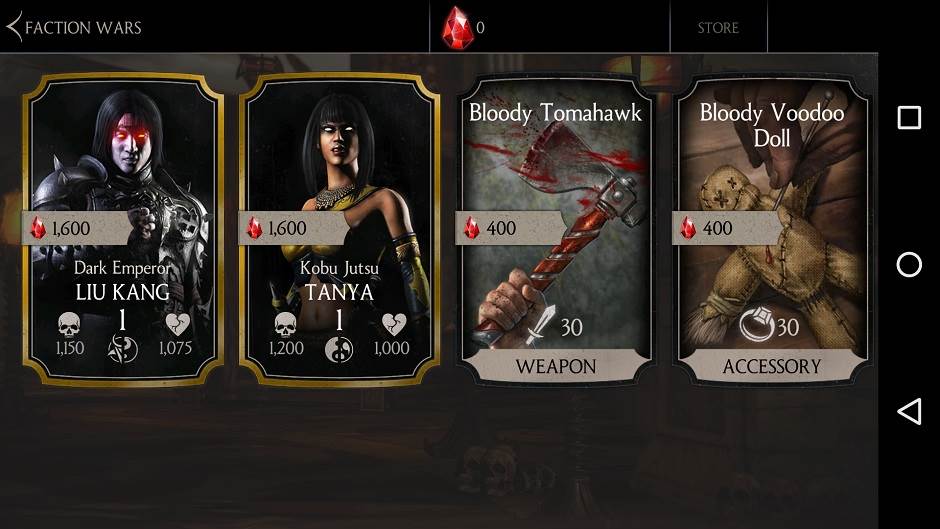Select the Bloody Tomahawk weapon card

[555, 228]
